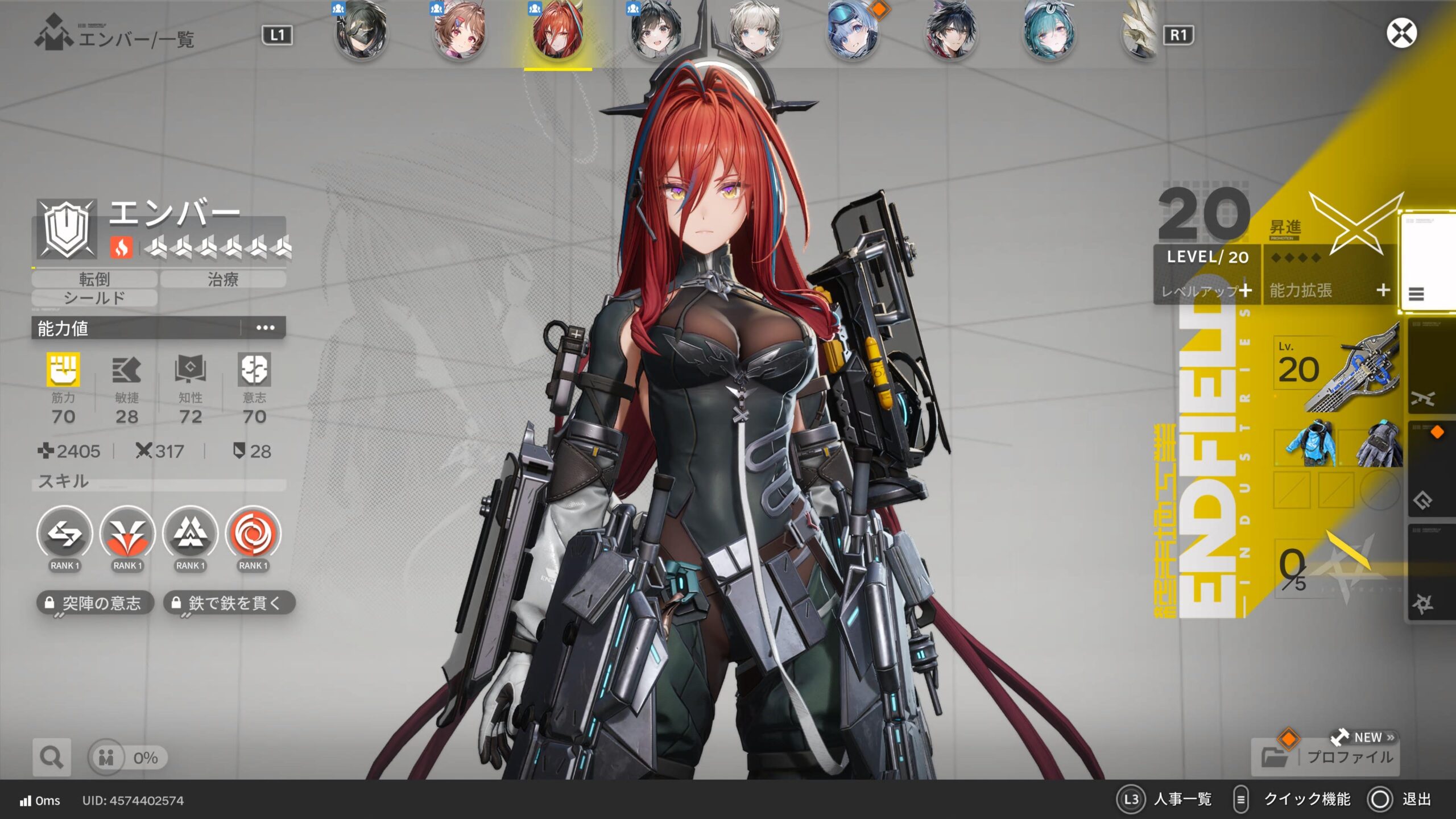The height and width of the screenshot is (819, 1456).
Task: View the locked talent 突陣の意志
Action: coord(95,603)
